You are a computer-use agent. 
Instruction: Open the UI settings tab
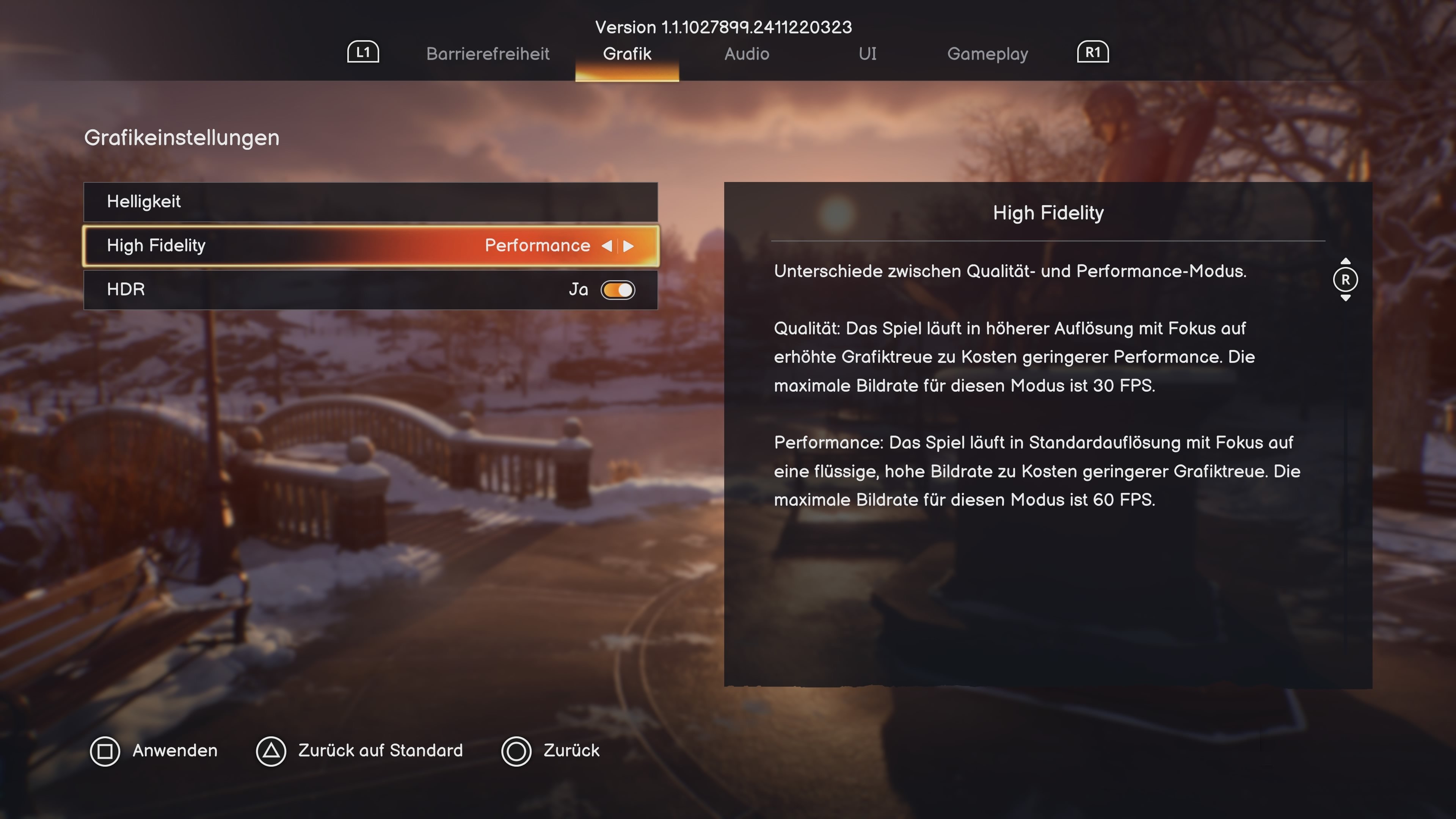(x=866, y=54)
